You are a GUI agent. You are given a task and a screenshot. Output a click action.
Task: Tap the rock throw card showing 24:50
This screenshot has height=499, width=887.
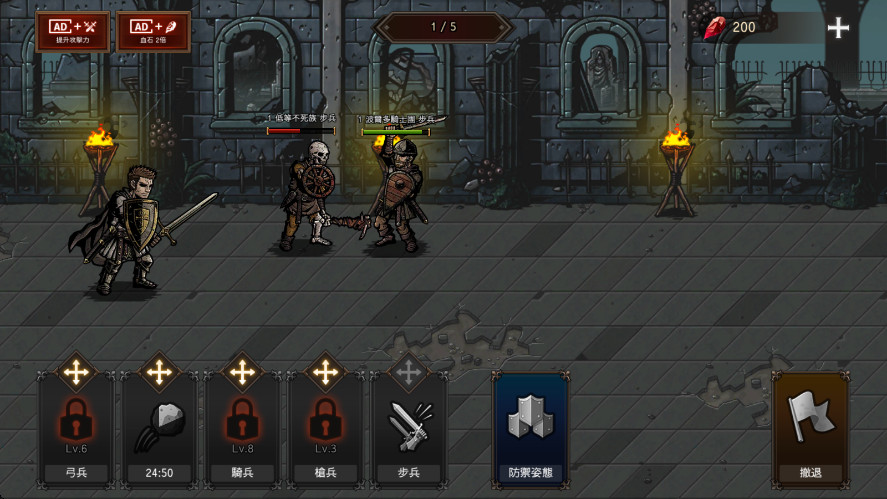[158, 429]
